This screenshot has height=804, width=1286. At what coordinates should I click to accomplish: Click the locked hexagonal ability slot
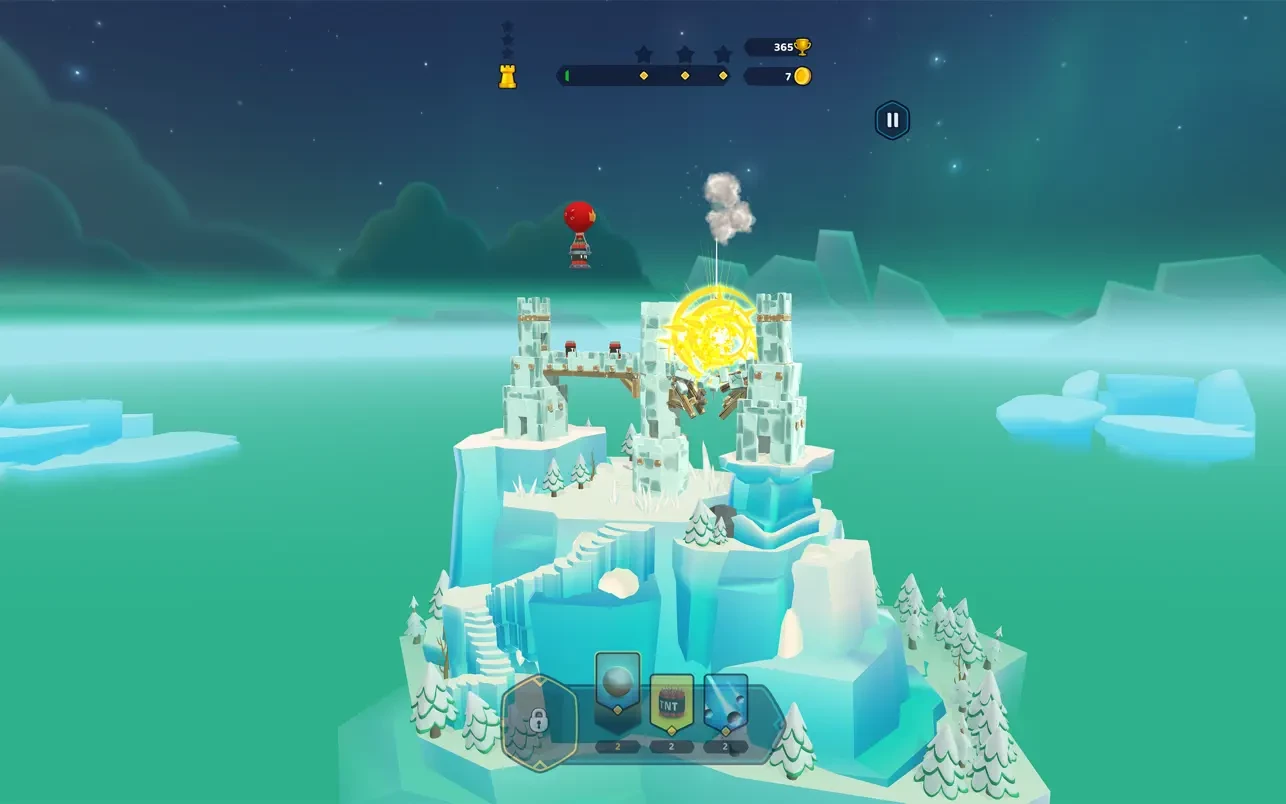(x=539, y=719)
